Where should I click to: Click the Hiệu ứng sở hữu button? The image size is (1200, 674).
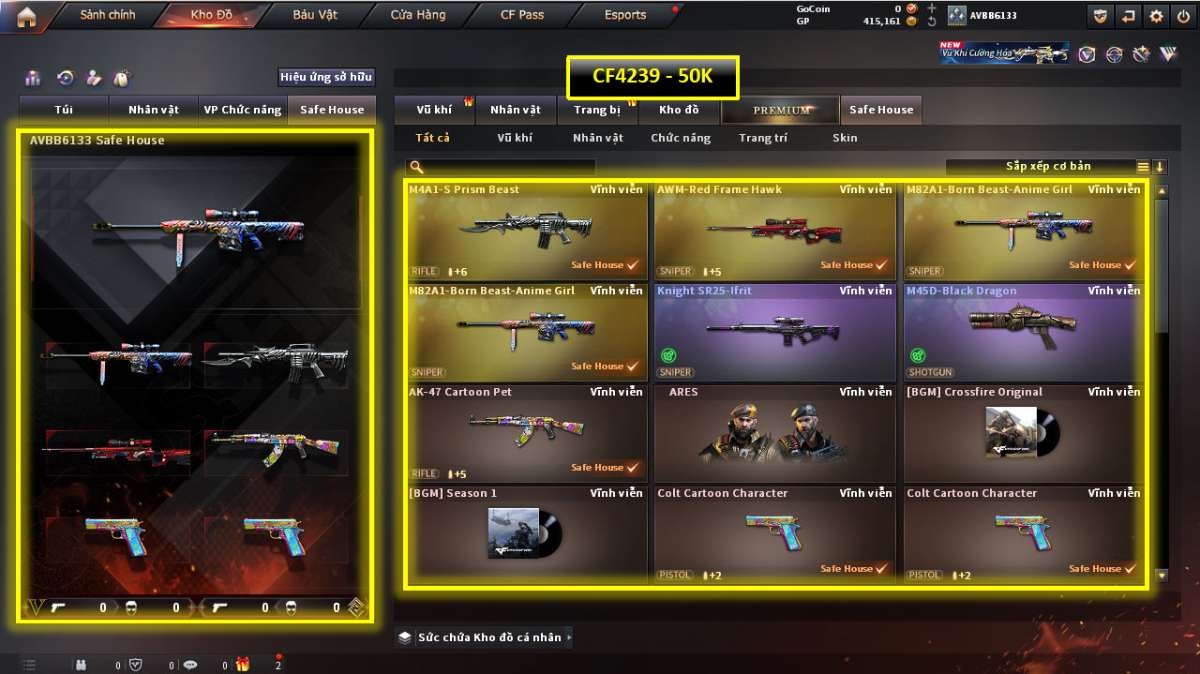(x=326, y=77)
